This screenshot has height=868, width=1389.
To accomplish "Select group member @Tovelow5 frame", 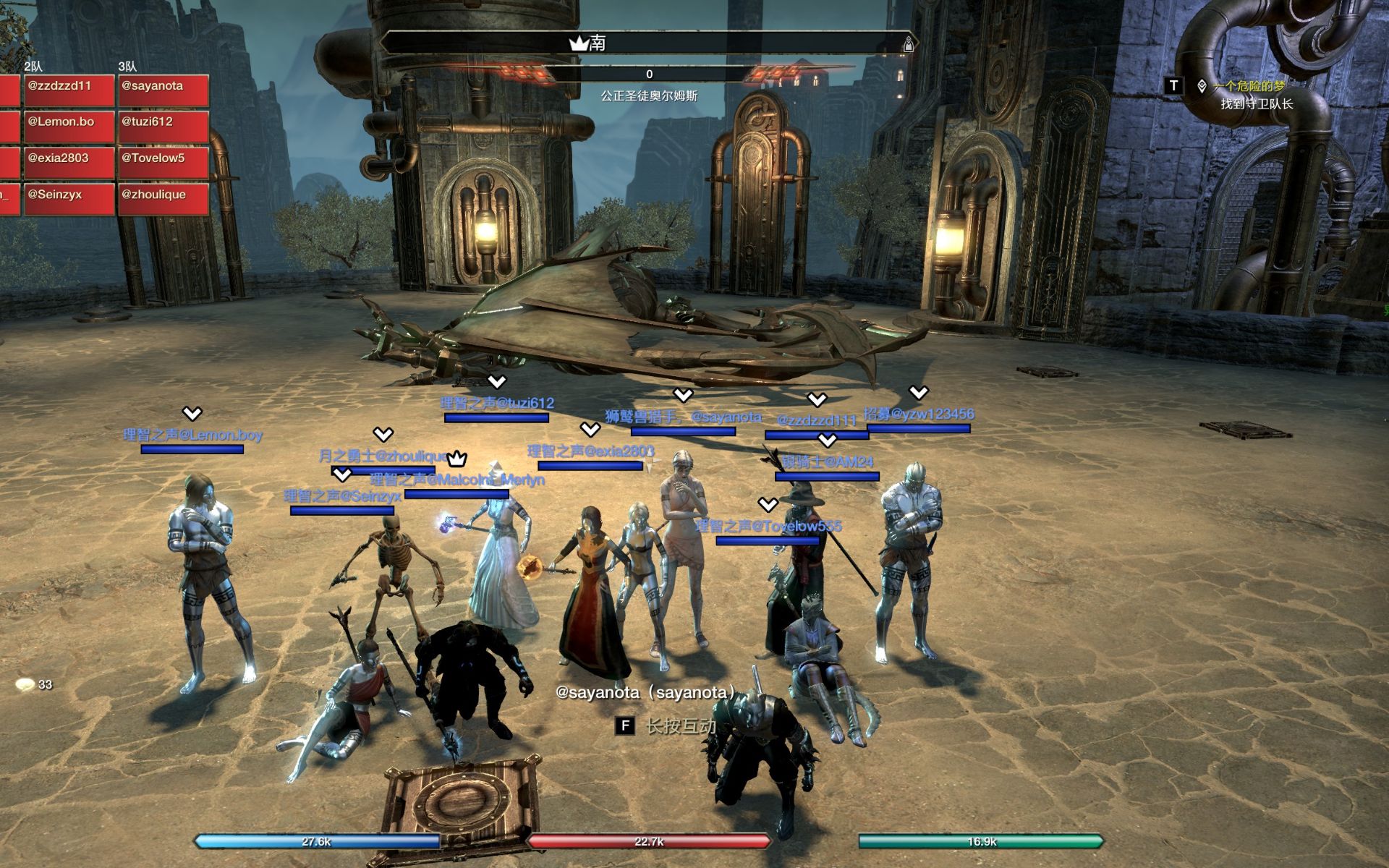I will click(x=163, y=163).
